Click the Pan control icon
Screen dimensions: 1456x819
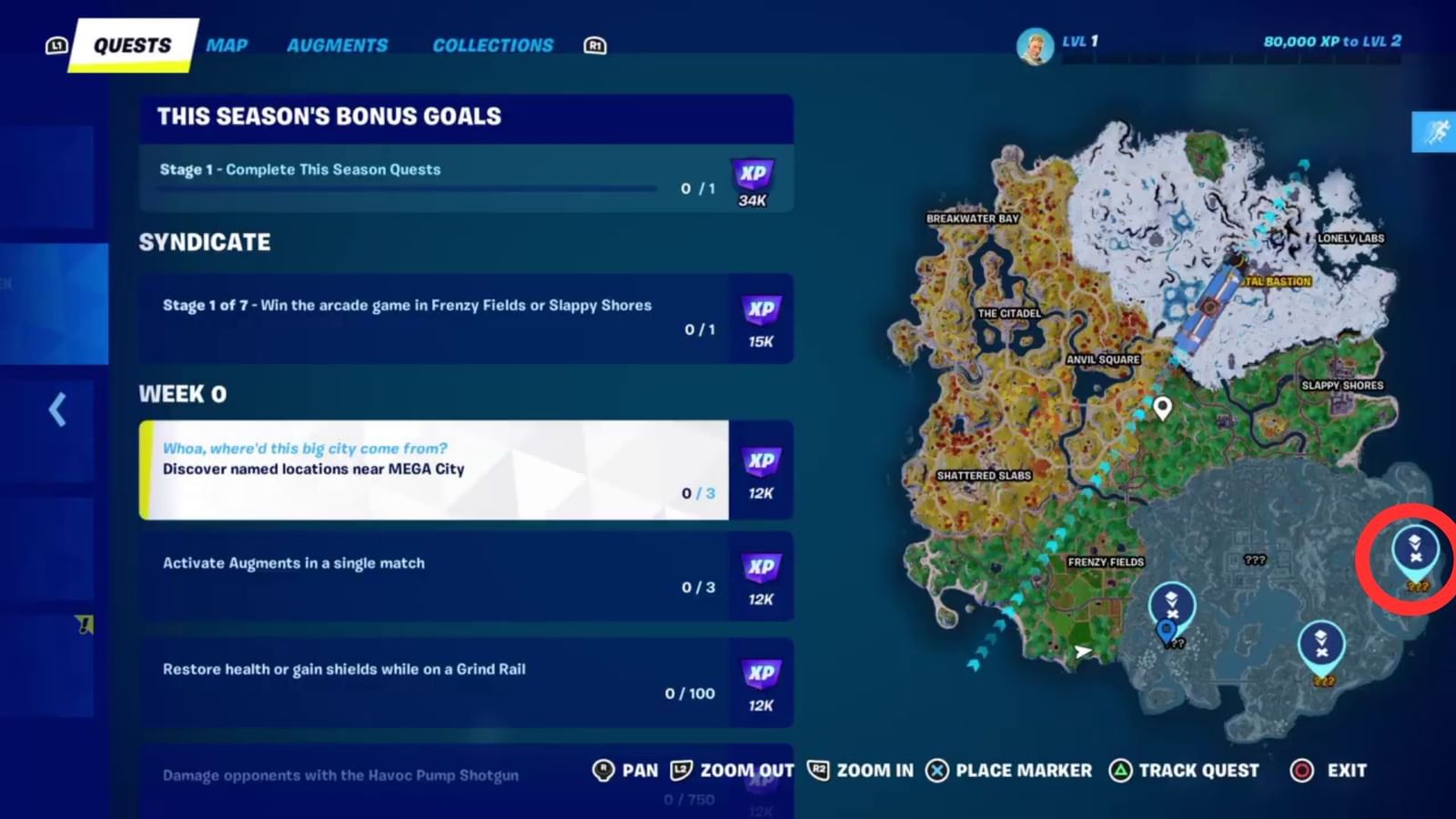[x=602, y=770]
